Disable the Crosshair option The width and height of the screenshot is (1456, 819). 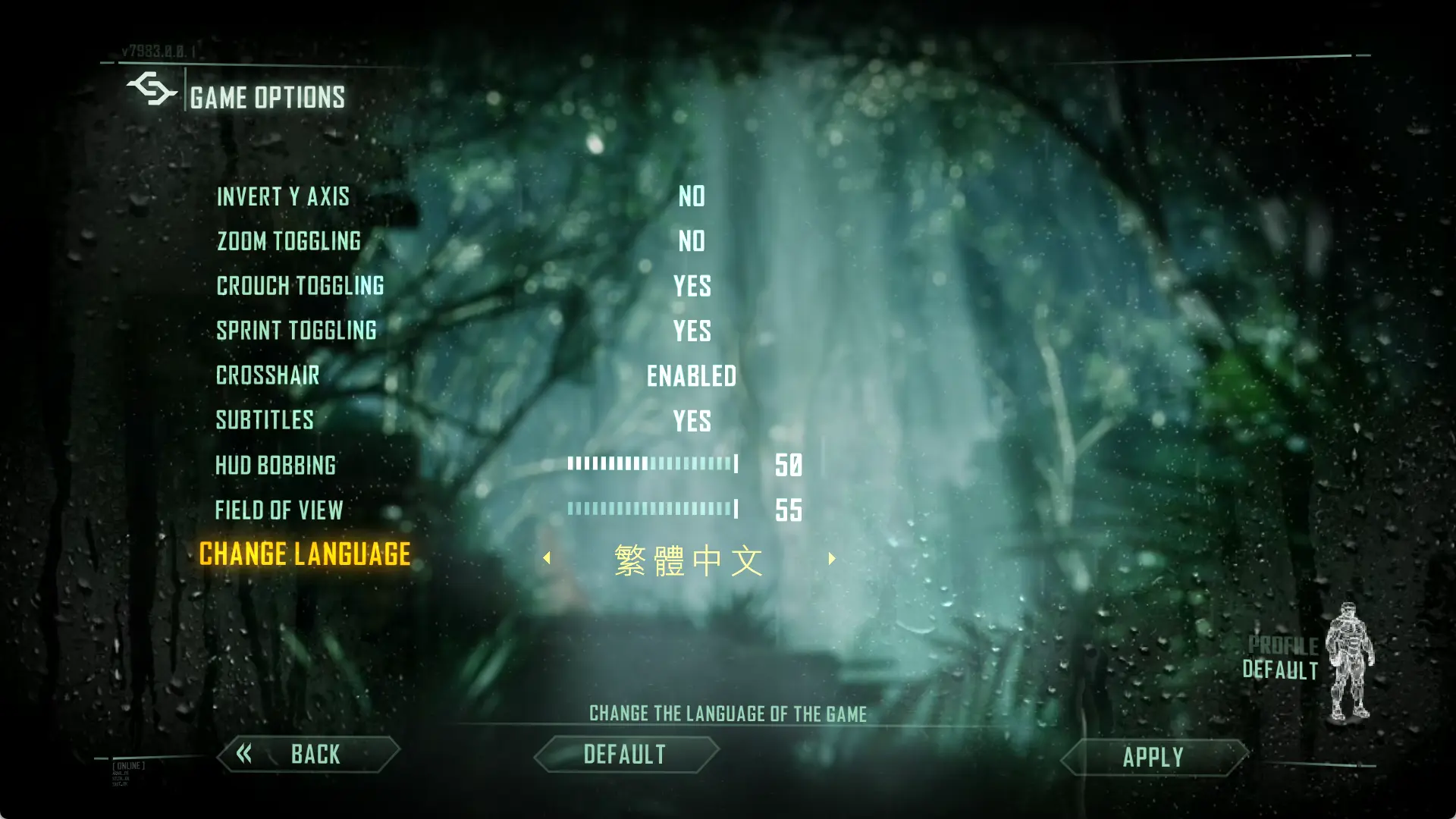coord(692,375)
